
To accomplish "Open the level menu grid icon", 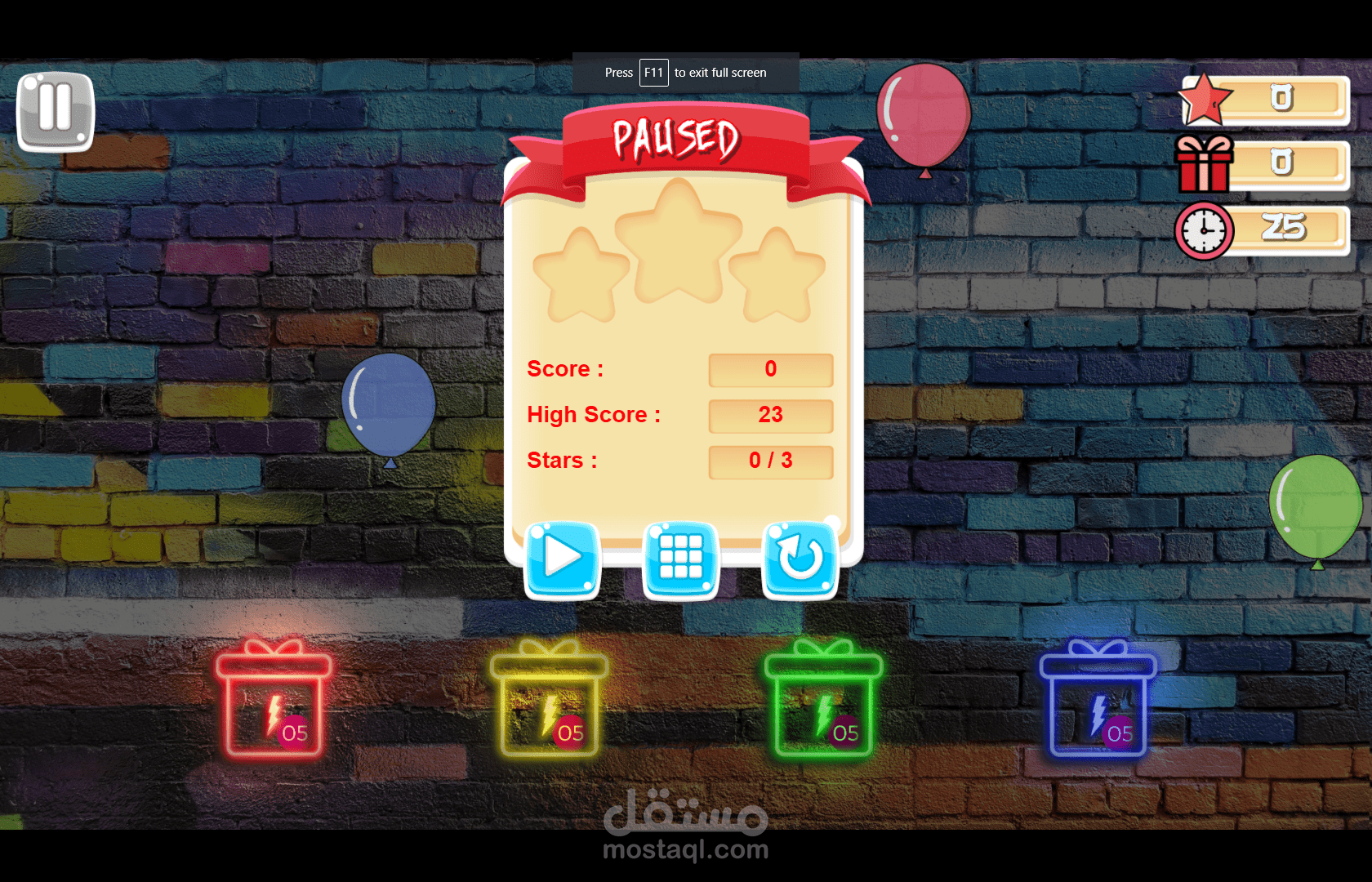I will [x=680, y=559].
